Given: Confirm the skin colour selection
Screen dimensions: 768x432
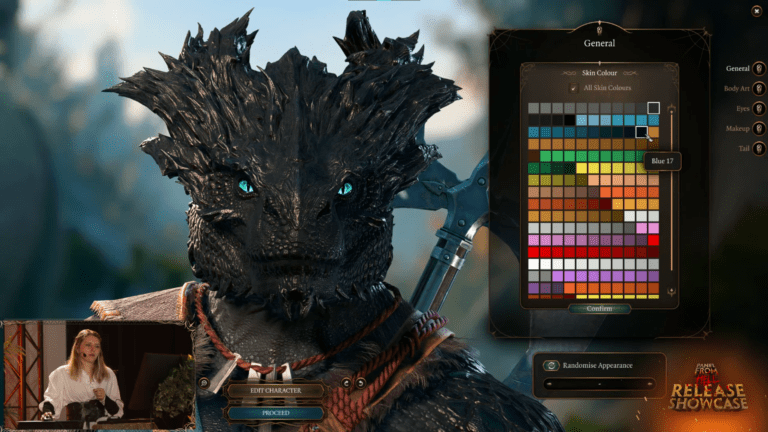Looking at the screenshot, I should click(600, 309).
